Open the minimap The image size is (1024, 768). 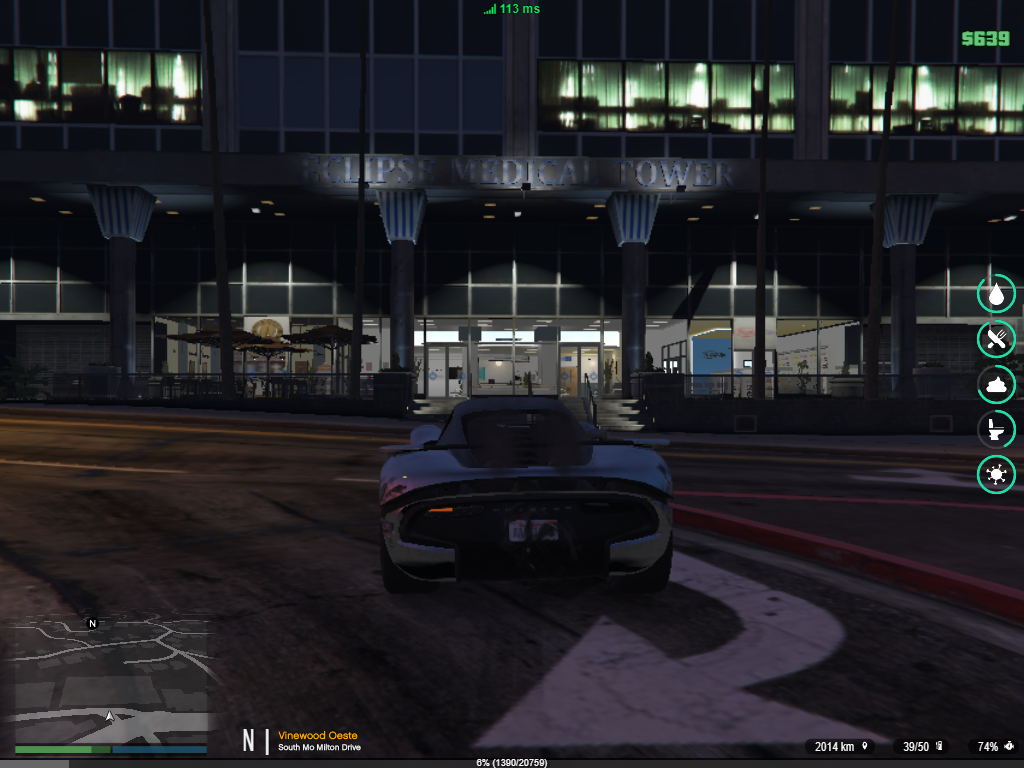[x=110, y=680]
